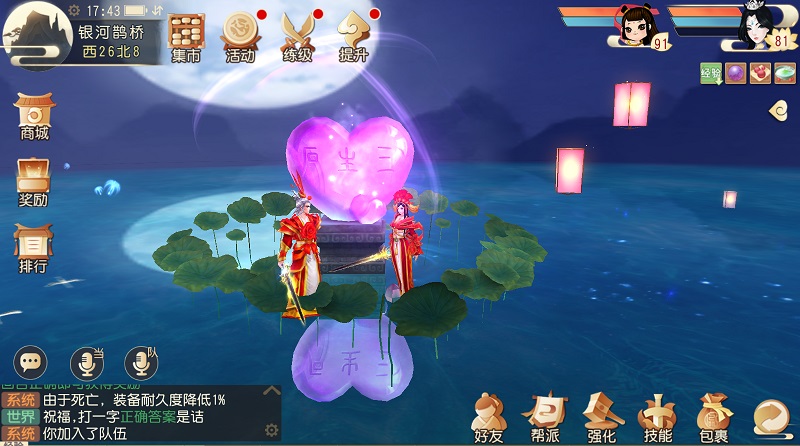Open the 提升 upgrade menu
Viewport: 800px width, 446px height.
(354, 37)
